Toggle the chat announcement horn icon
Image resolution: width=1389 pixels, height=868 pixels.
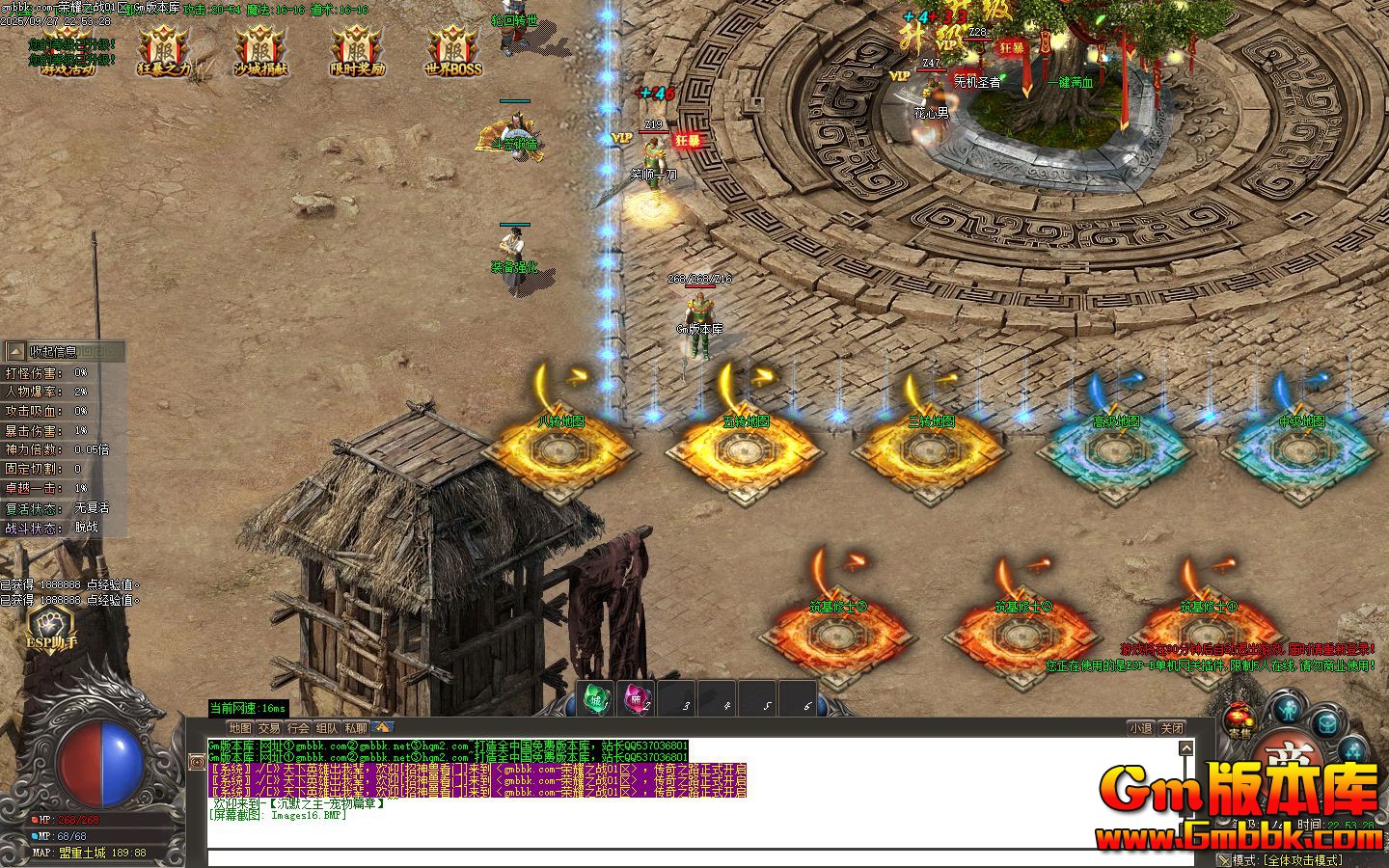383,729
